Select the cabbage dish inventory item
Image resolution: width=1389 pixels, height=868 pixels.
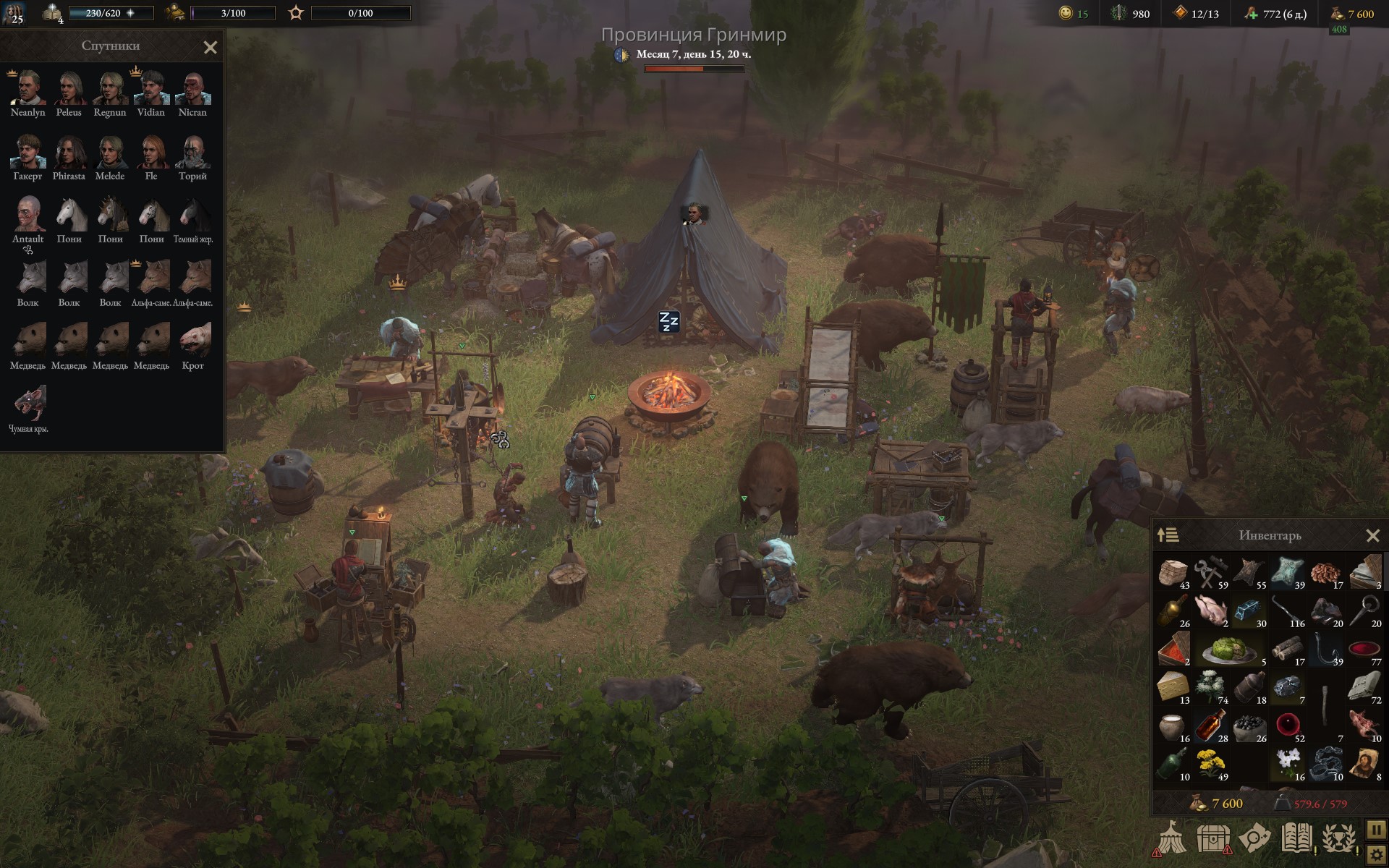coord(1228,650)
